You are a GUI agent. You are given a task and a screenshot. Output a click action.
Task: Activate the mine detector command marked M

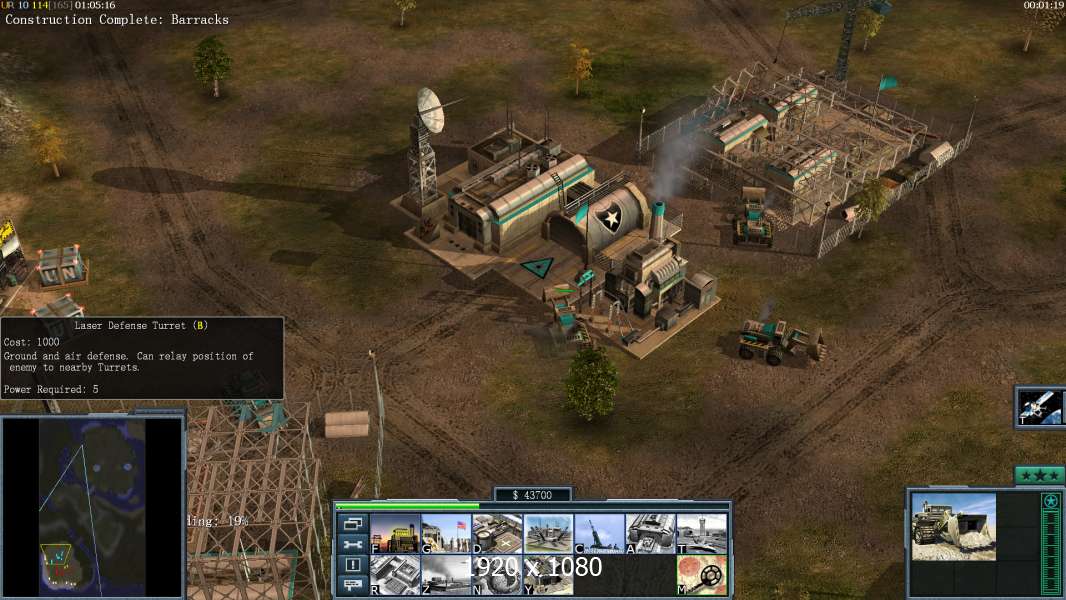pyautogui.click(x=701, y=574)
